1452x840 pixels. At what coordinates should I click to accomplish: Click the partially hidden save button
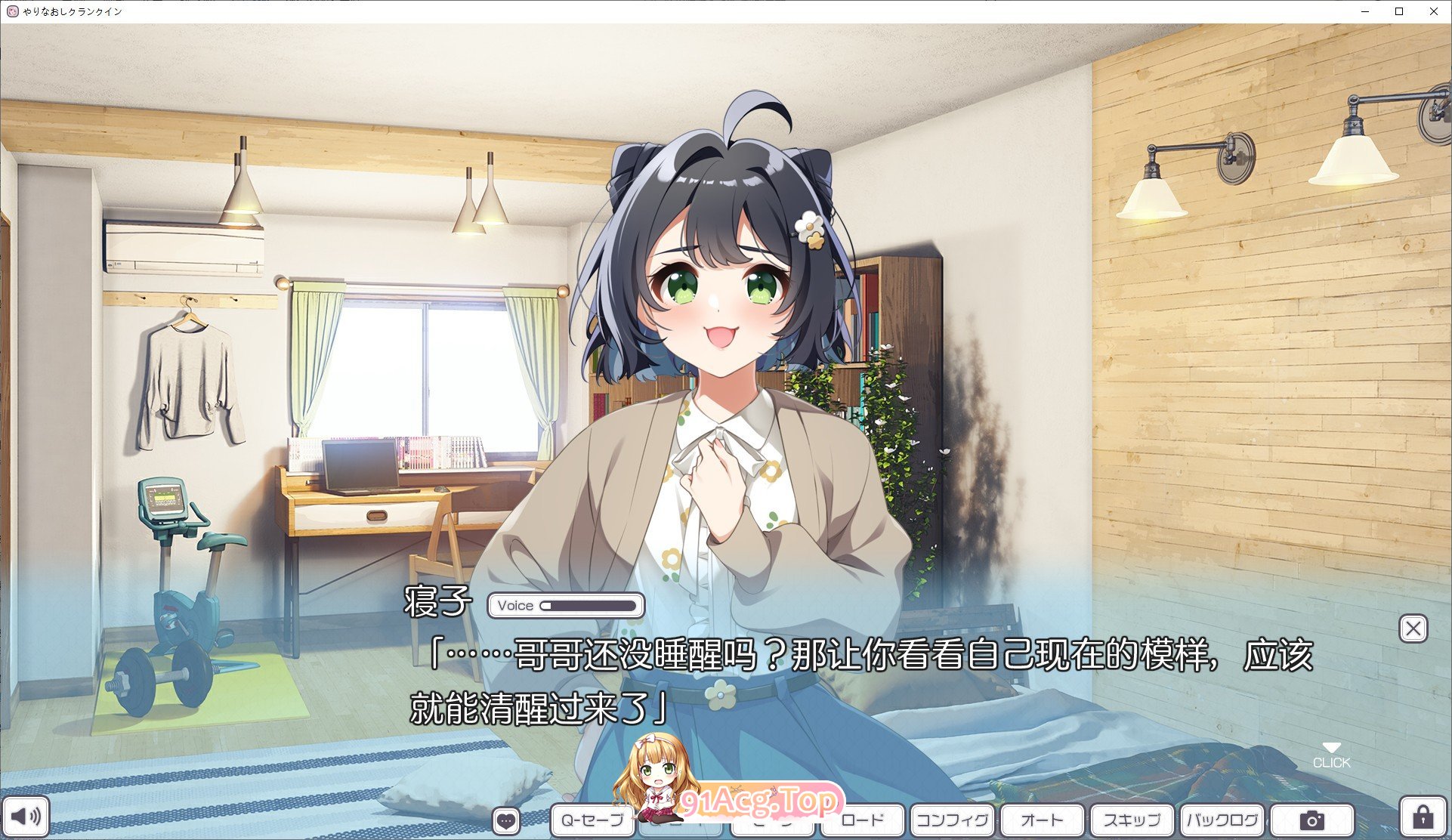(773, 820)
